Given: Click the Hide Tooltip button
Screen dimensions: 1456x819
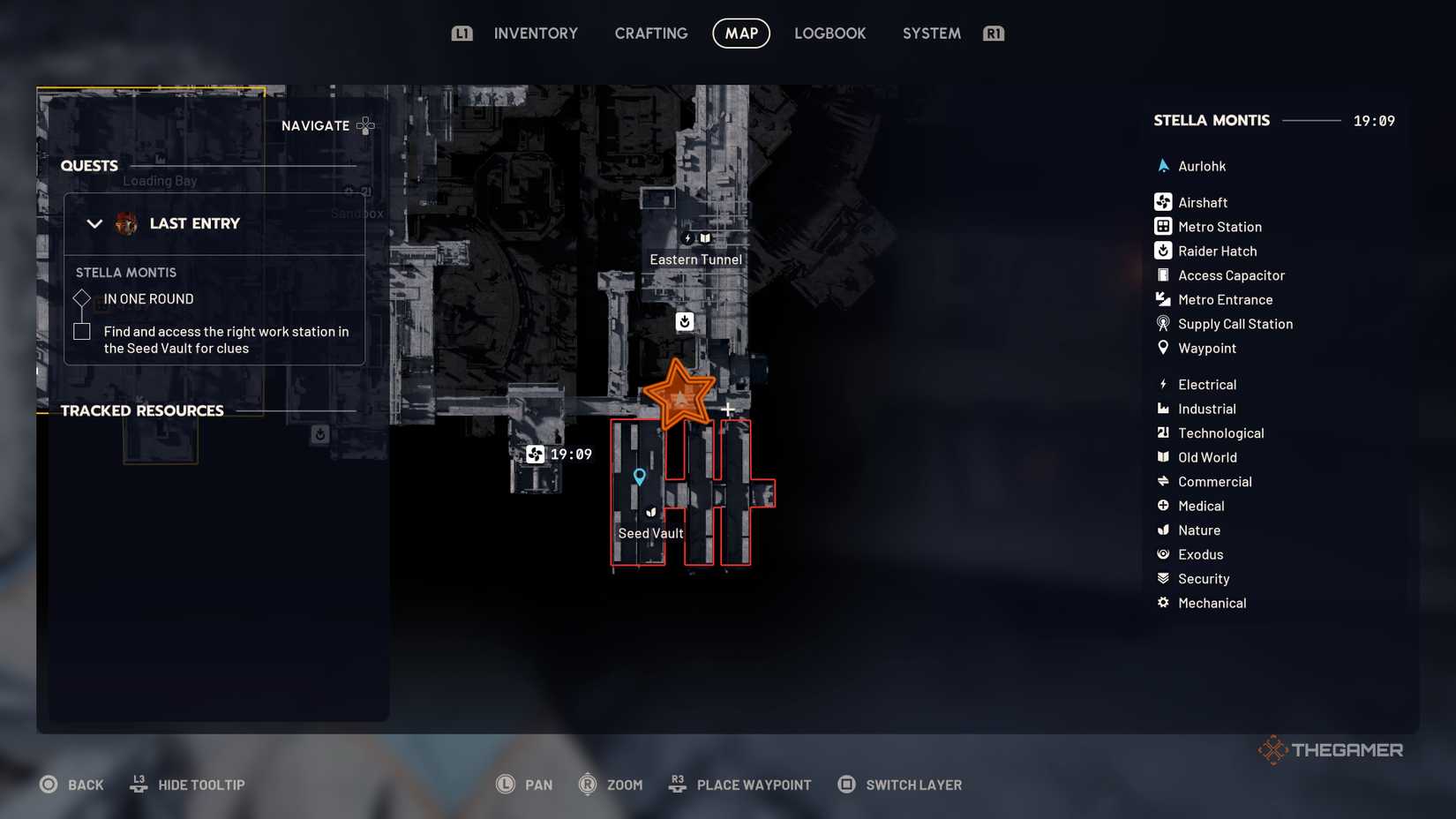Looking at the screenshot, I should (x=186, y=784).
